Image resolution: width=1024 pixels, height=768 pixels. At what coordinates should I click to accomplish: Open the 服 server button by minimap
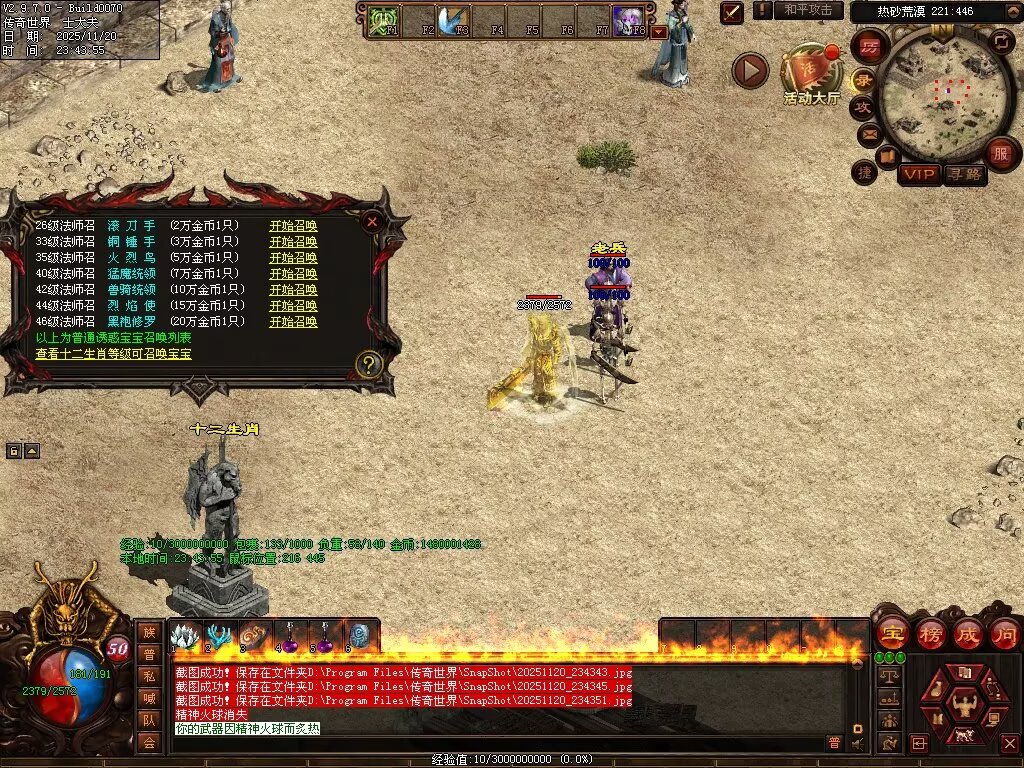[x=1000, y=153]
